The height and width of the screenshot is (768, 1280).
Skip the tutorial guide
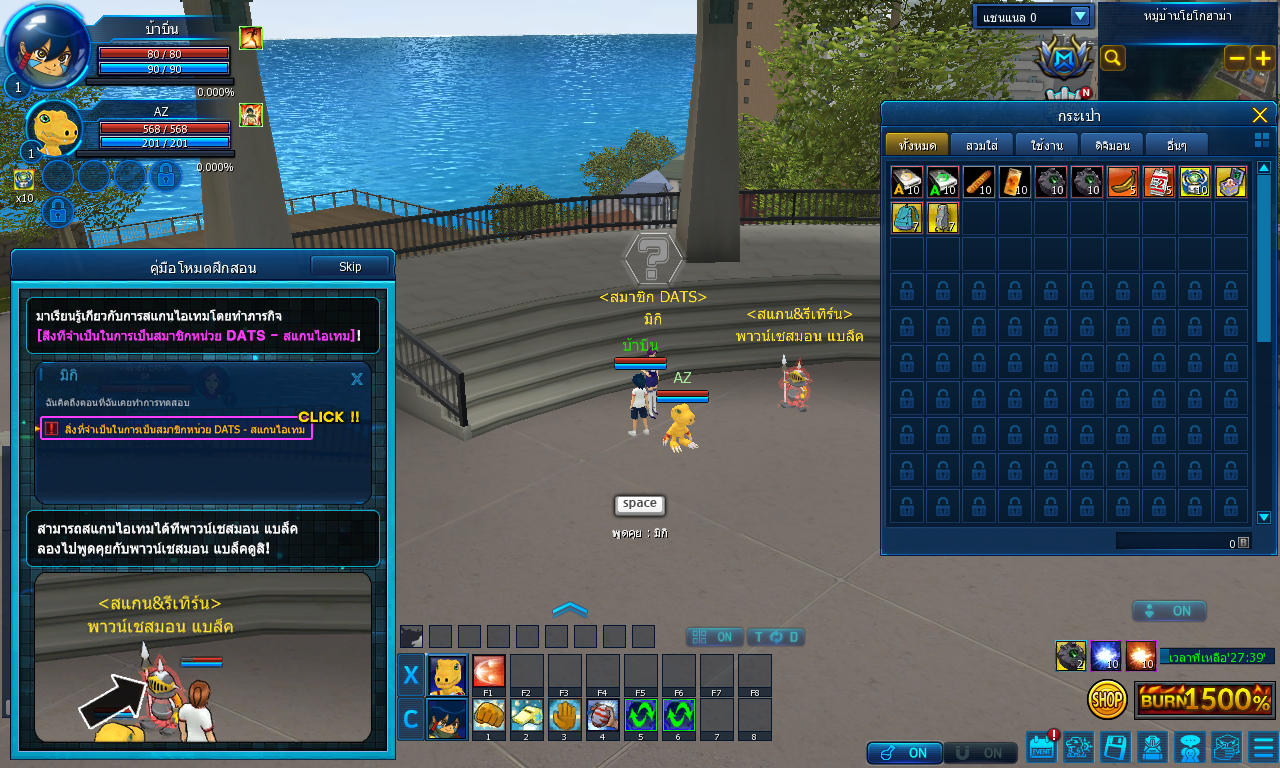click(350, 266)
